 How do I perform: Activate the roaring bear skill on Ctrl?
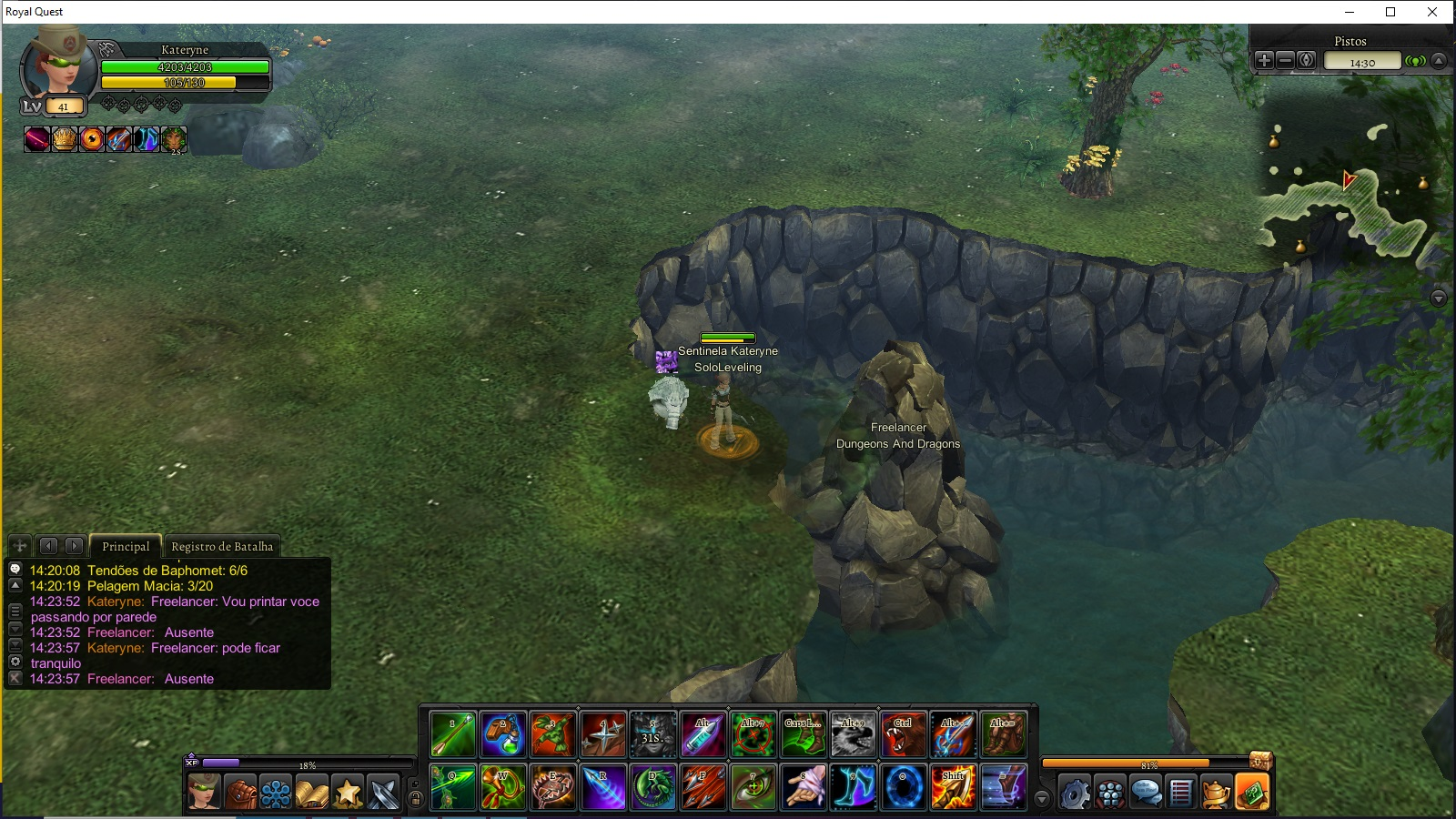click(x=903, y=735)
